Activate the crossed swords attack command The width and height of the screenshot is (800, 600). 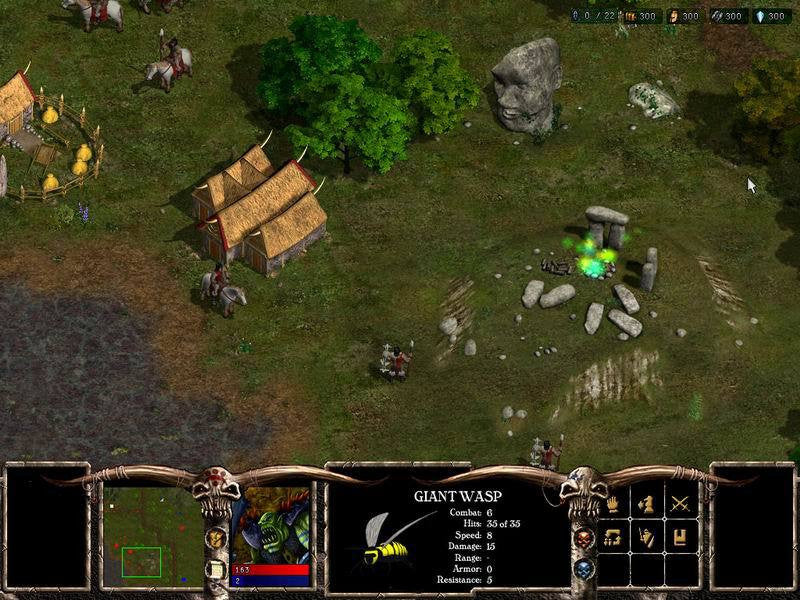coord(680,506)
